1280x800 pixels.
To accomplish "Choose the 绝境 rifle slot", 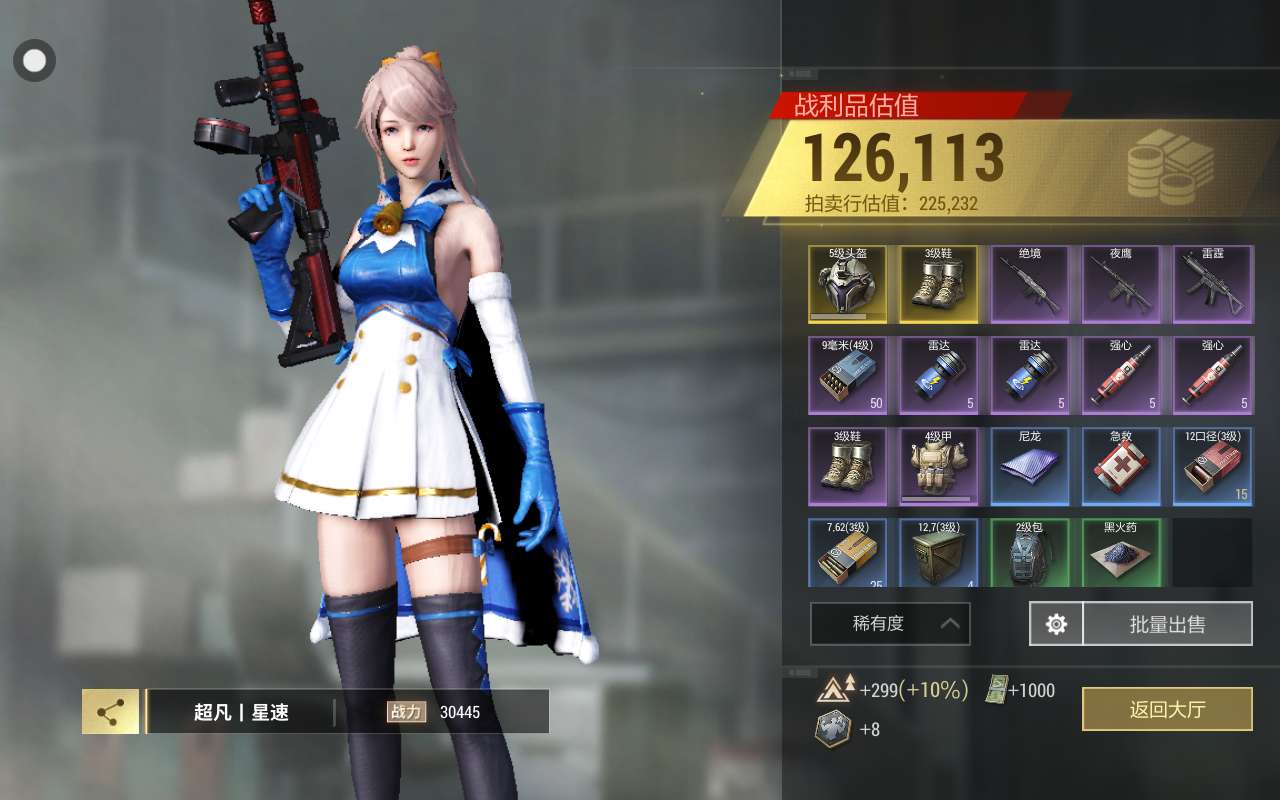I will click(x=1029, y=285).
